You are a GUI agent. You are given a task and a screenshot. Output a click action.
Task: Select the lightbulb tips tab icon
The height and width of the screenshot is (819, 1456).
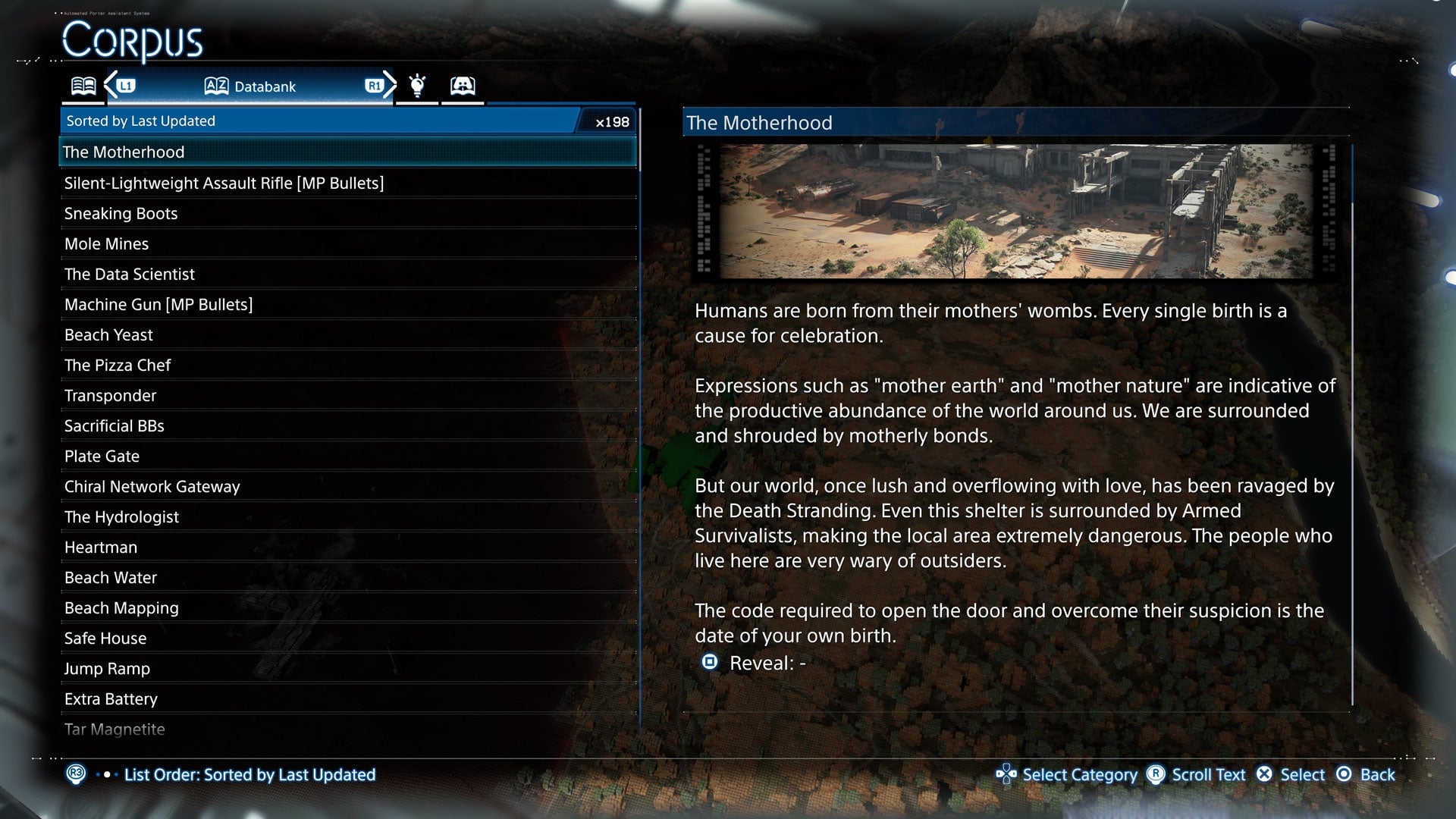(416, 85)
